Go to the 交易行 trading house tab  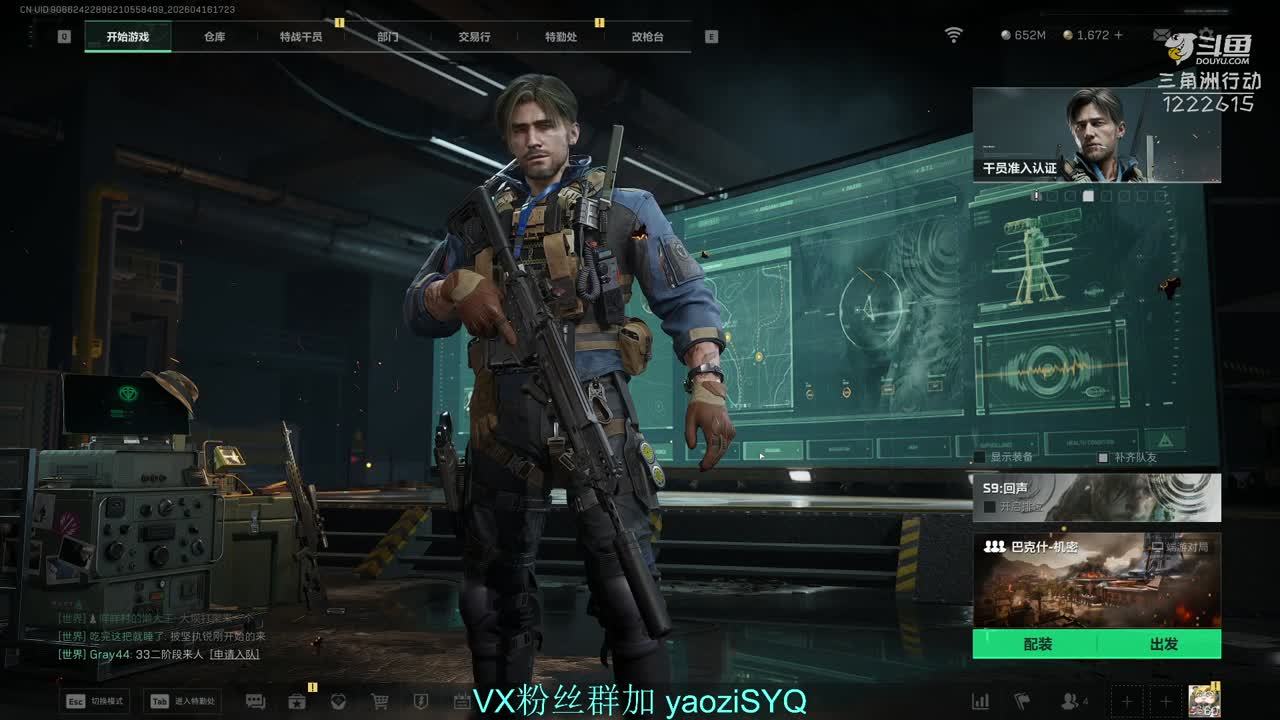coord(474,37)
